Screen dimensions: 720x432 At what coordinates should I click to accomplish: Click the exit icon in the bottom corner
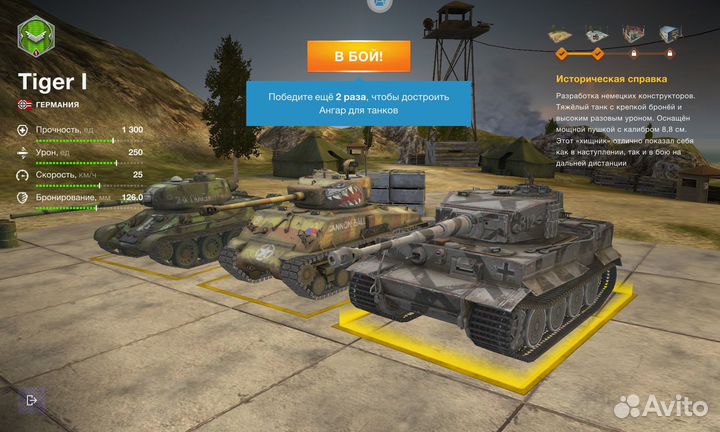pos(32,400)
